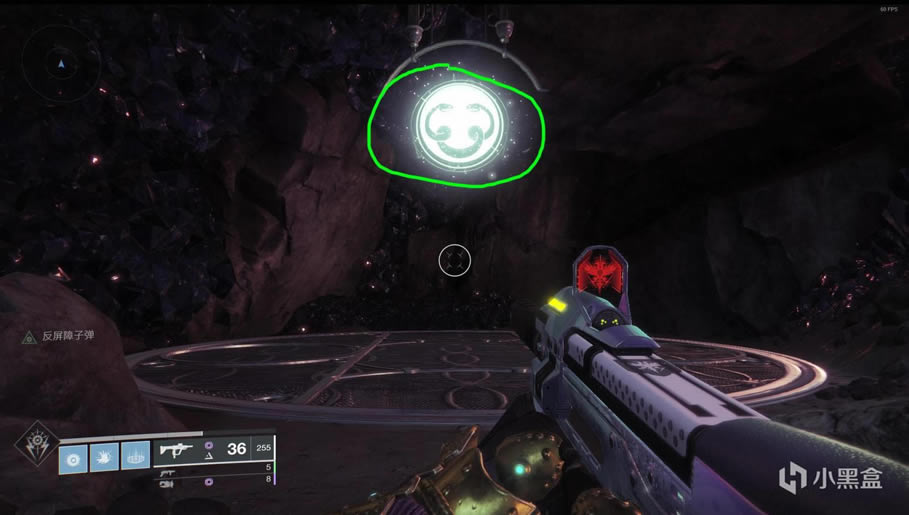Activate the rift class ability icon

point(135,458)
